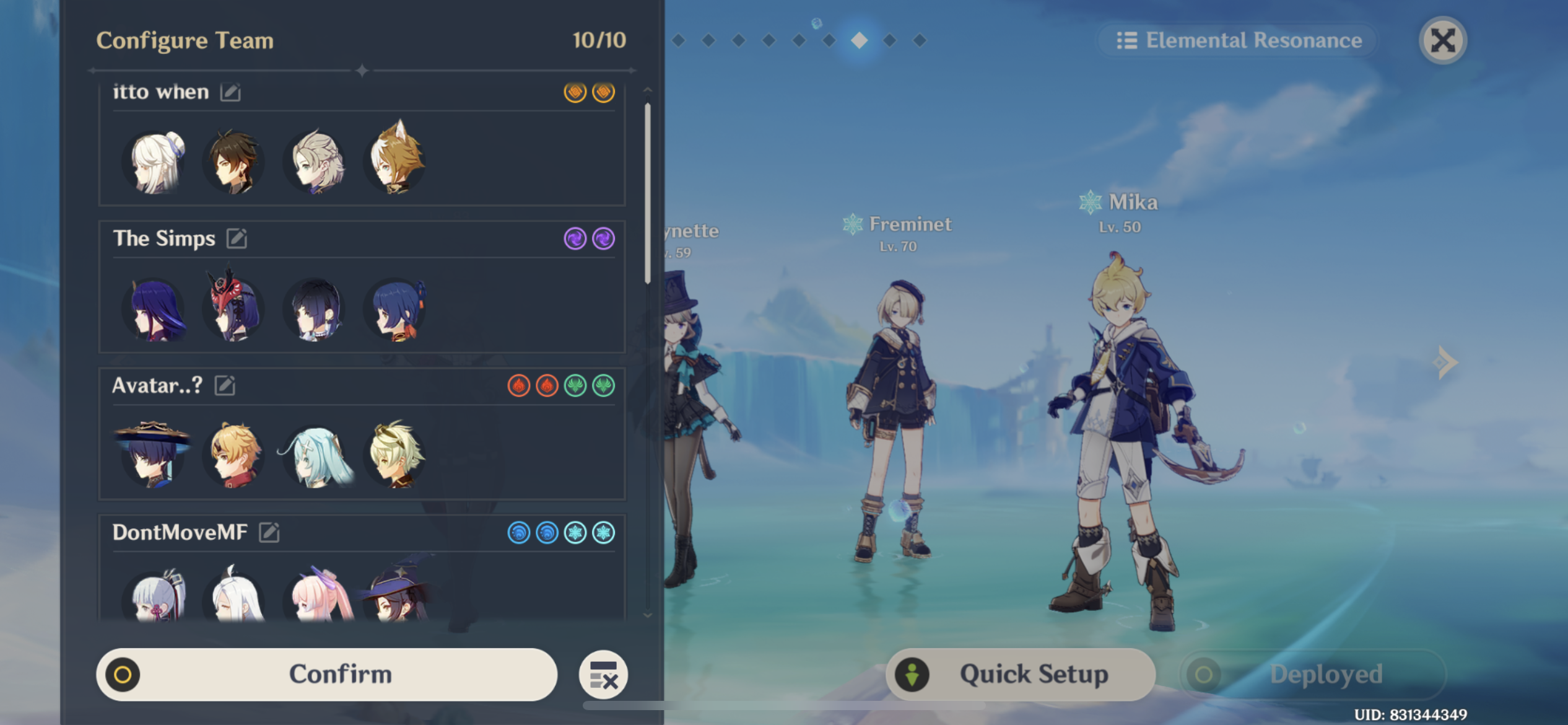Viewport: 1568px width, 725px height.
Task: Select the Pyro resonance icon on "Avatar..?"
Action: [x=519, y=385]
